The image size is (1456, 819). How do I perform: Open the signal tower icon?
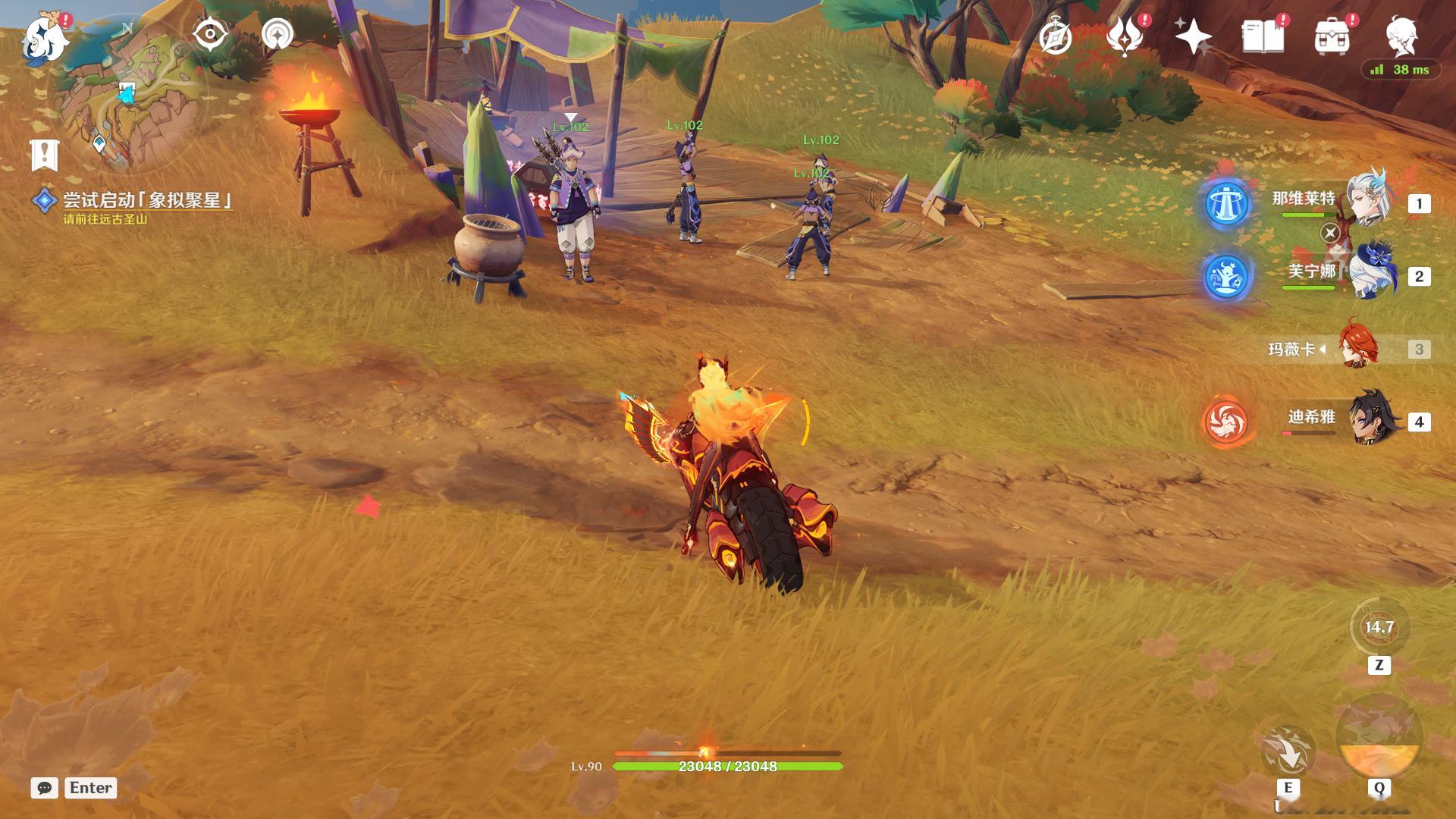pyautogui.click(x=278, y=35)
